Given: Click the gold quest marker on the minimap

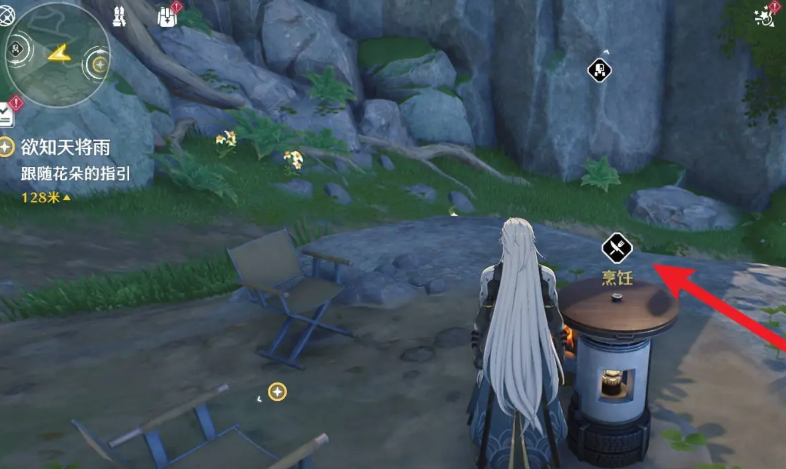Looking at the screenshot, I should click(99, 64).
